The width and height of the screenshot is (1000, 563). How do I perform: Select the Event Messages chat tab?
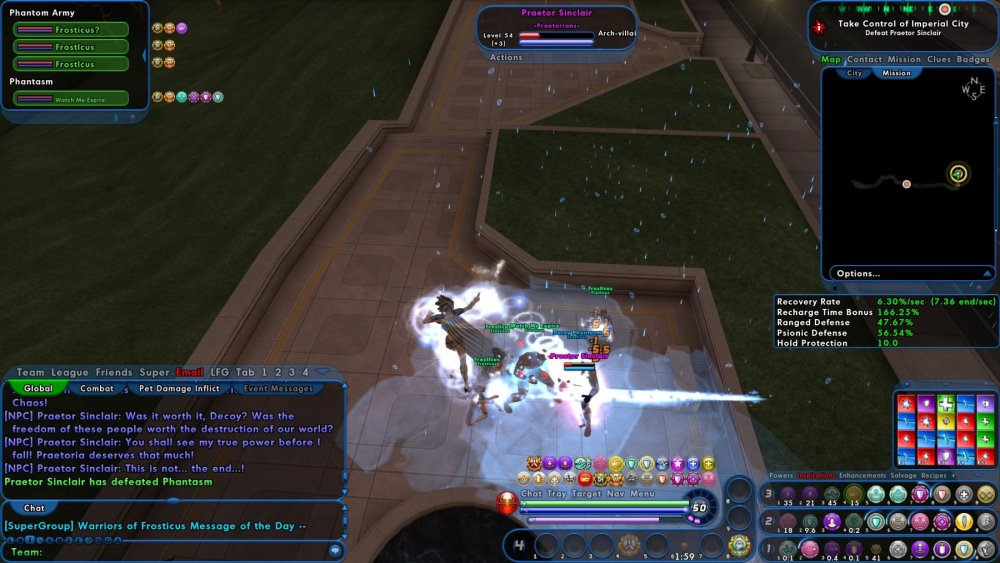click(x=279, y=388)
